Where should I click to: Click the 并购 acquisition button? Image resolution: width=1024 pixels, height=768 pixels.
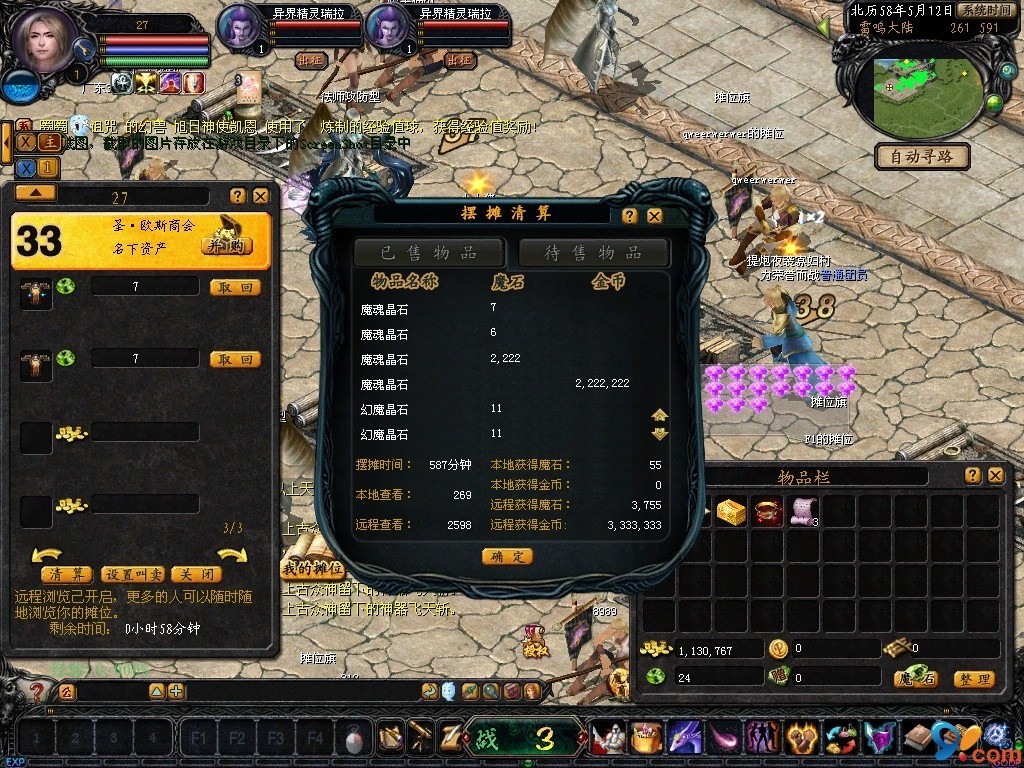point(227,245)
